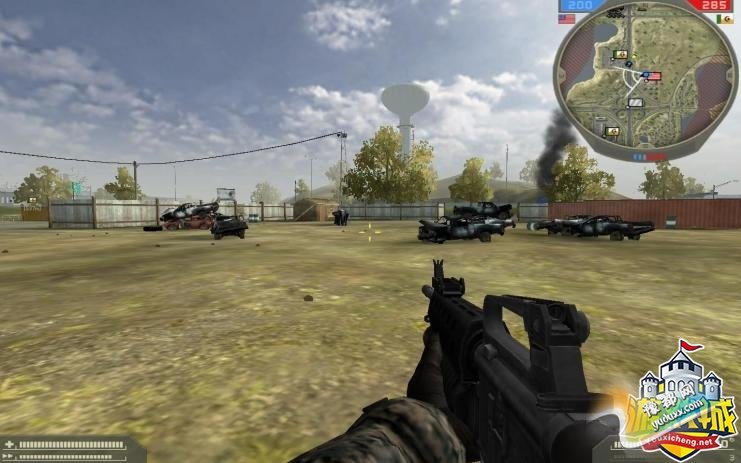Viewport: 741px width, 463px height.
Task: Select the neutral white flag point on minimap
Action: pyautogui.click(x=635, y=101)
